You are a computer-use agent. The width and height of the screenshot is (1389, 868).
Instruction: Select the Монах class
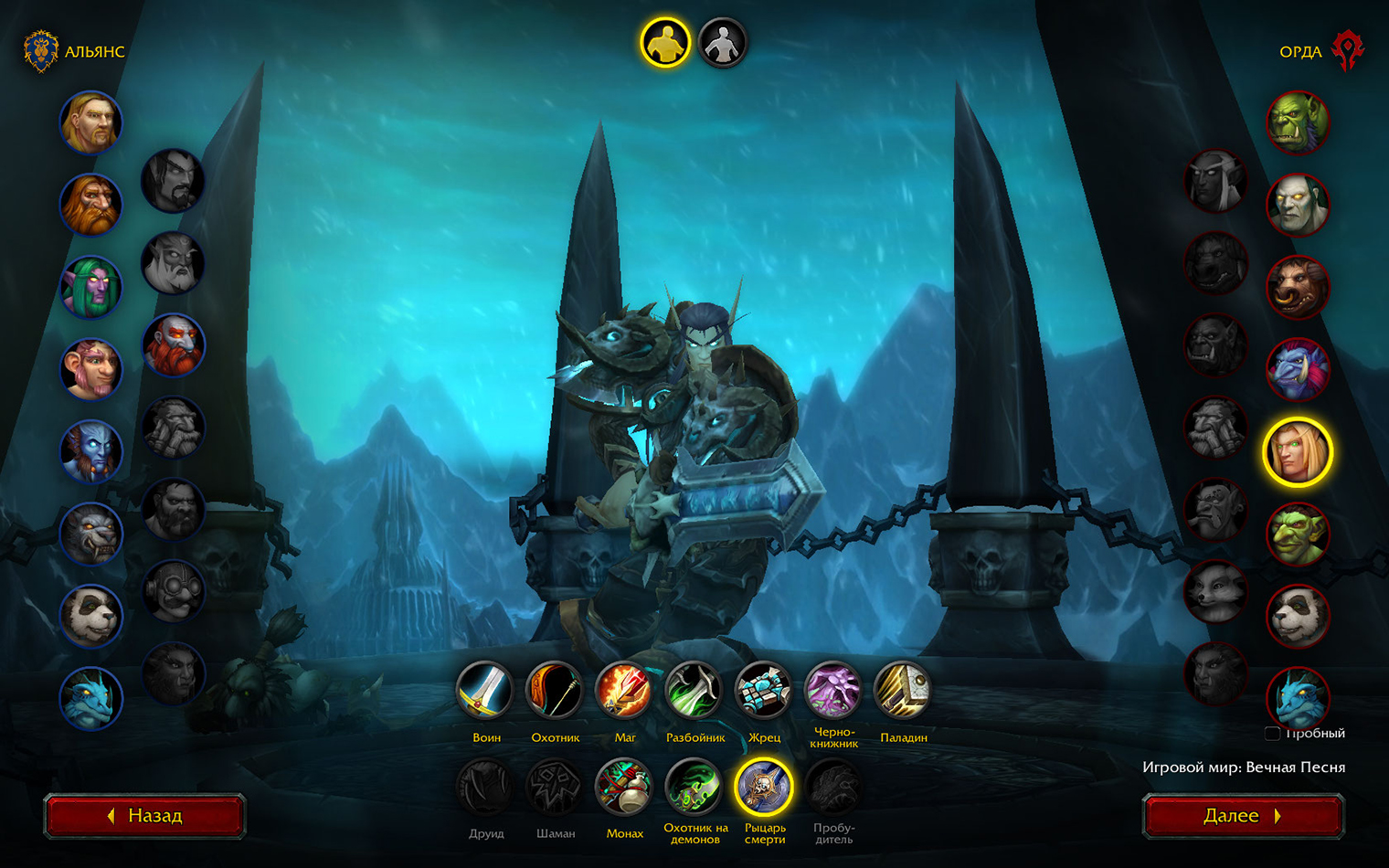624,787
